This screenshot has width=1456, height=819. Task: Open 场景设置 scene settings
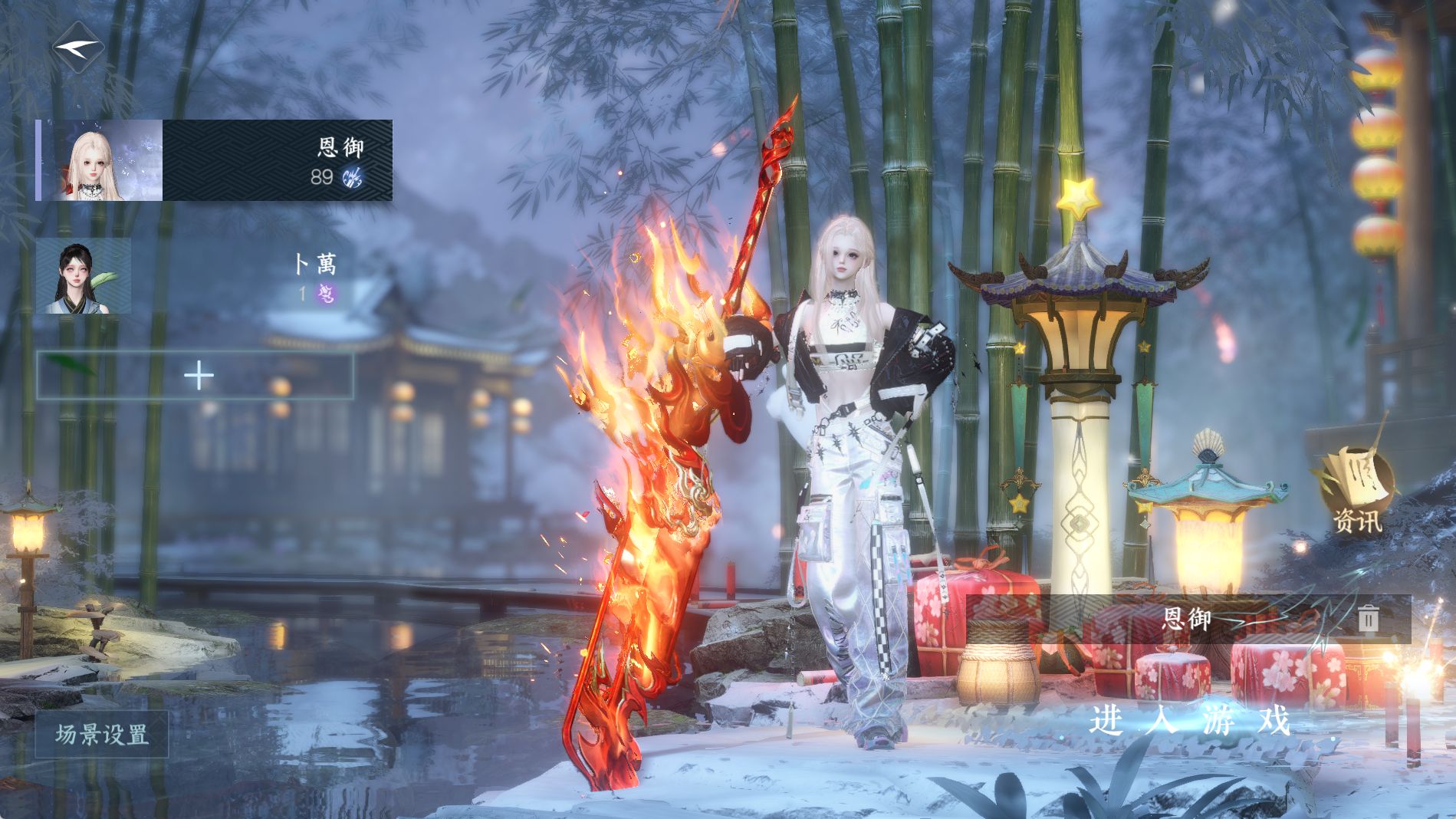(x=102, y=735)
